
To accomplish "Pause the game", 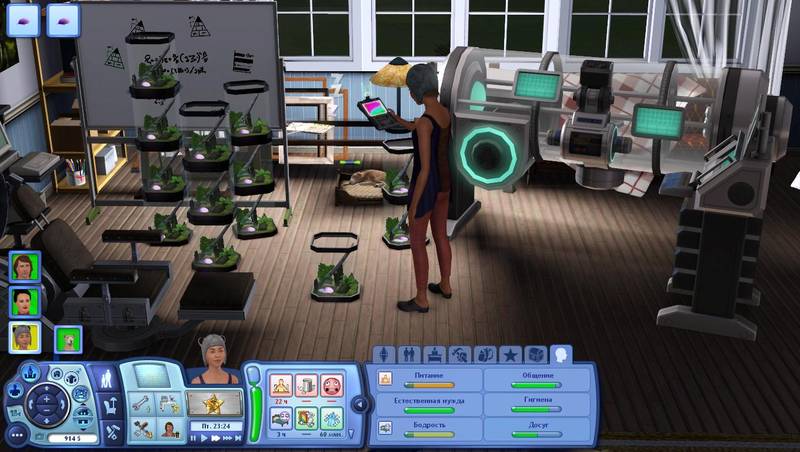I will [194, 438].
